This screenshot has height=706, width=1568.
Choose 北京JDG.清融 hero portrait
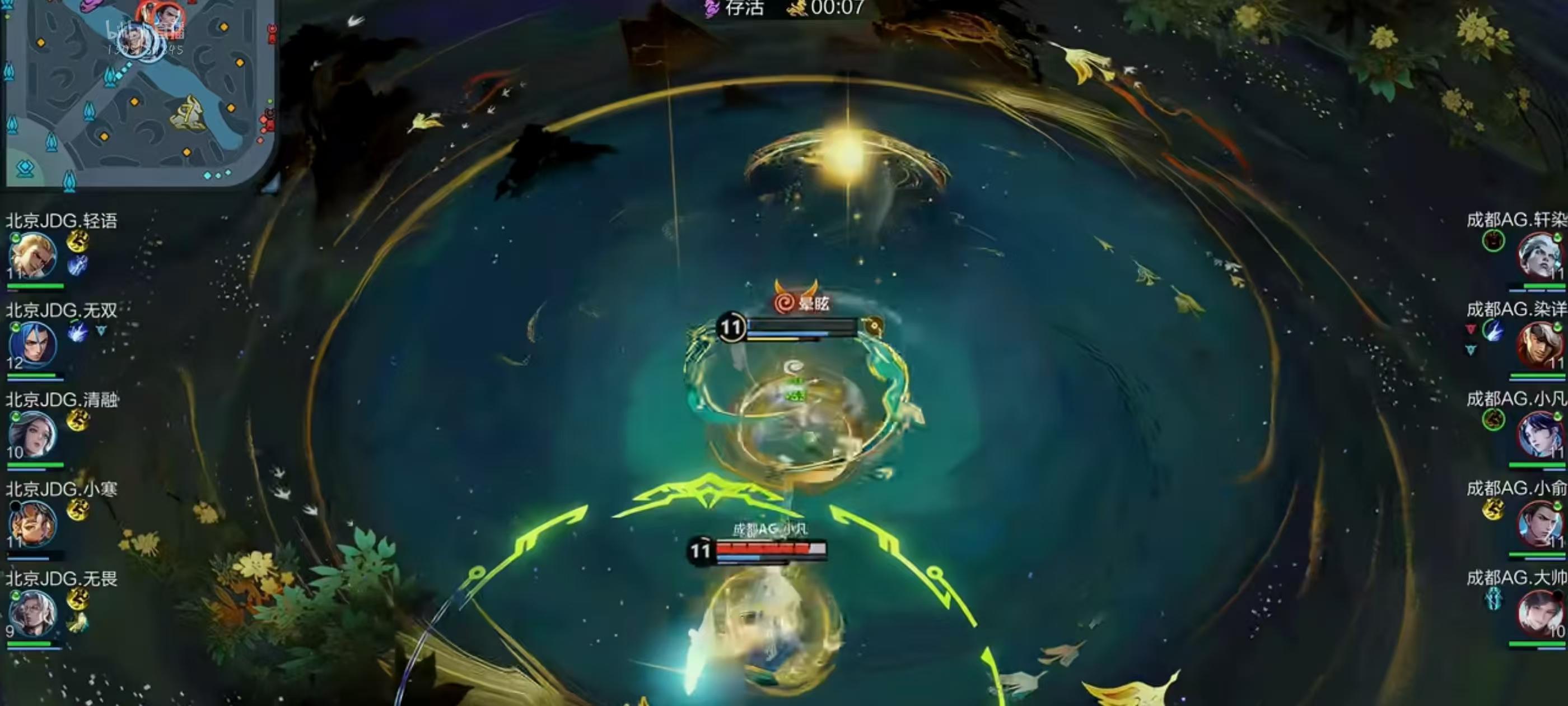coord(33,434)
